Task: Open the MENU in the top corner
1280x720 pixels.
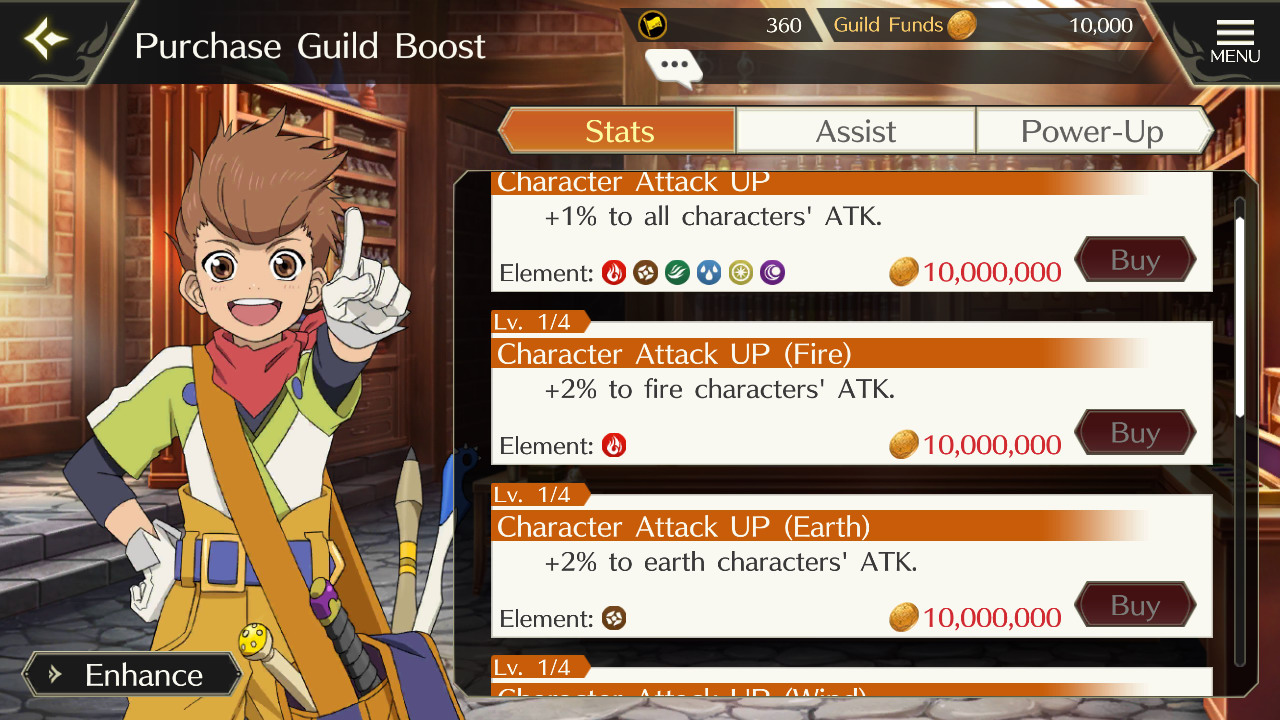Action: (1234, 42)
